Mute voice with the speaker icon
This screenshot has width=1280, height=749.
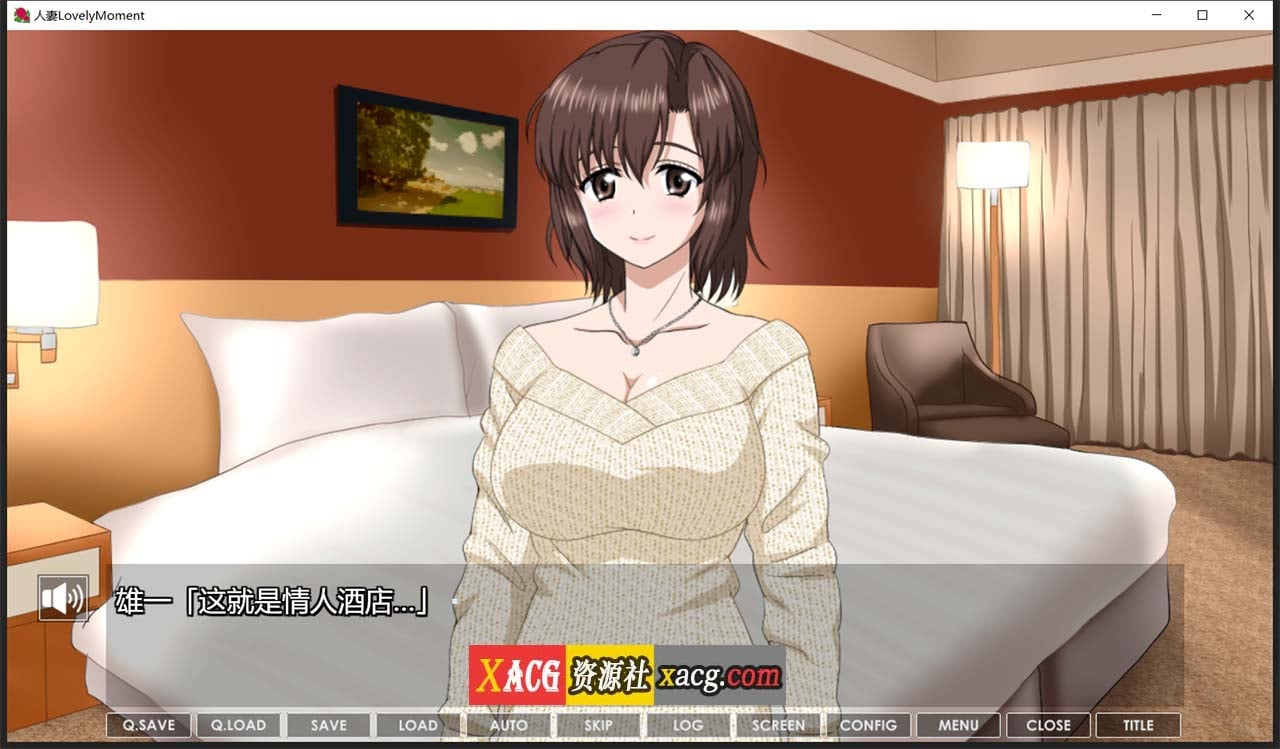click(x=63, y=597)
